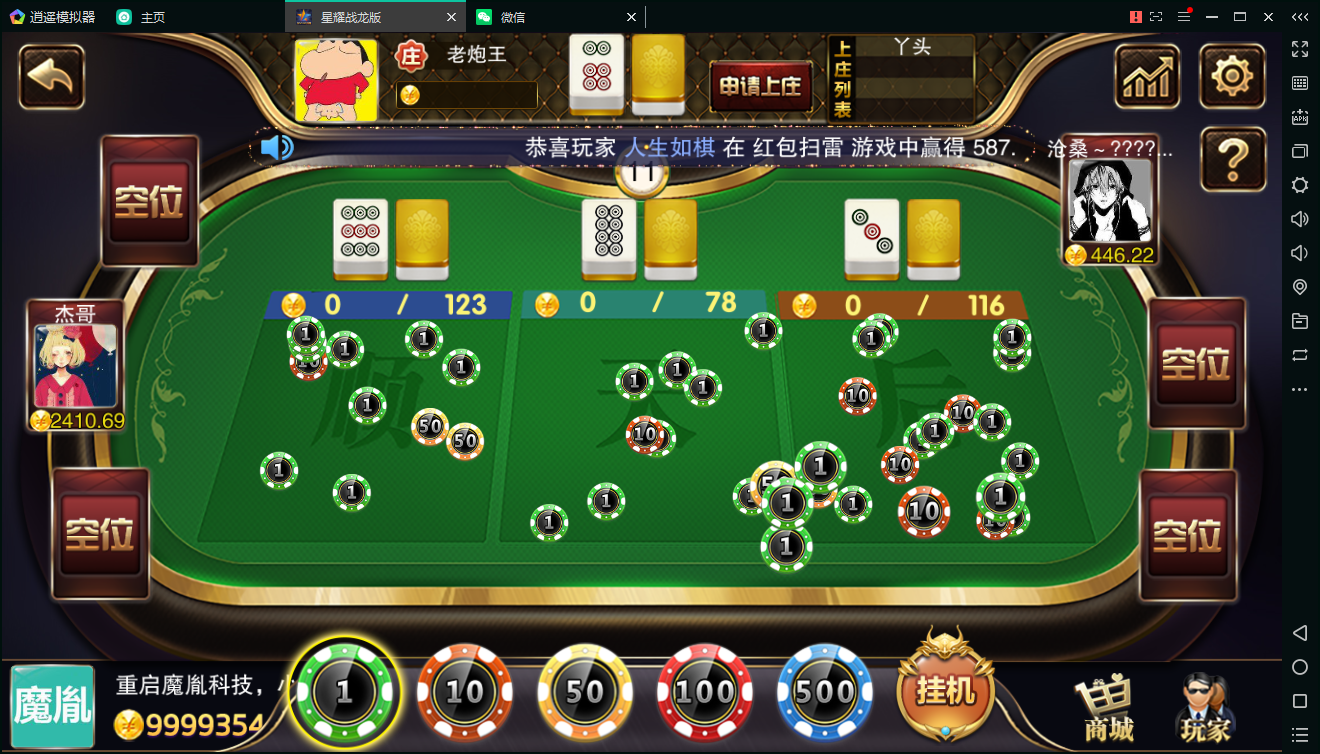Tap the back arrow to leave the table

[x=51, y=77]
